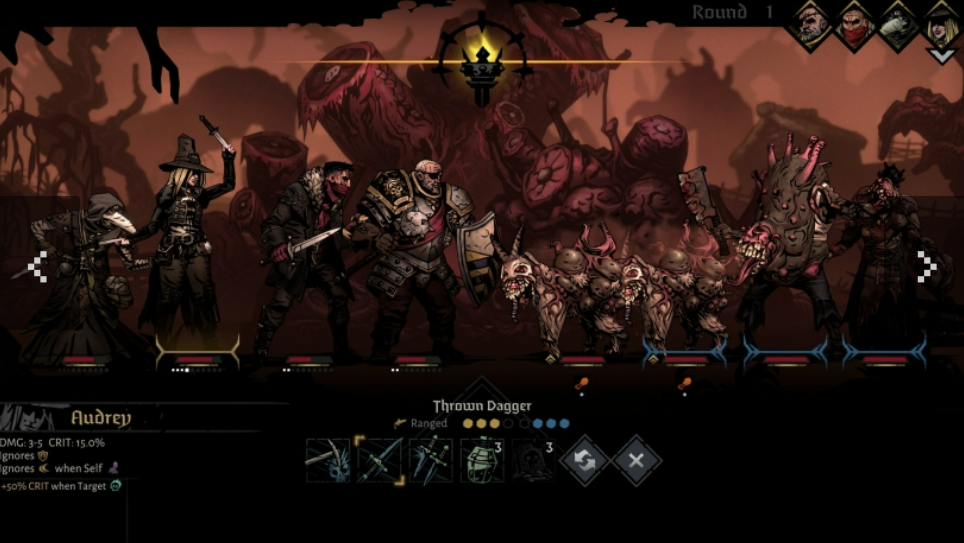This screenshot has height=543, width=964.
Task: Select the pickaxe and skull skill
Action: coord(328,461)
